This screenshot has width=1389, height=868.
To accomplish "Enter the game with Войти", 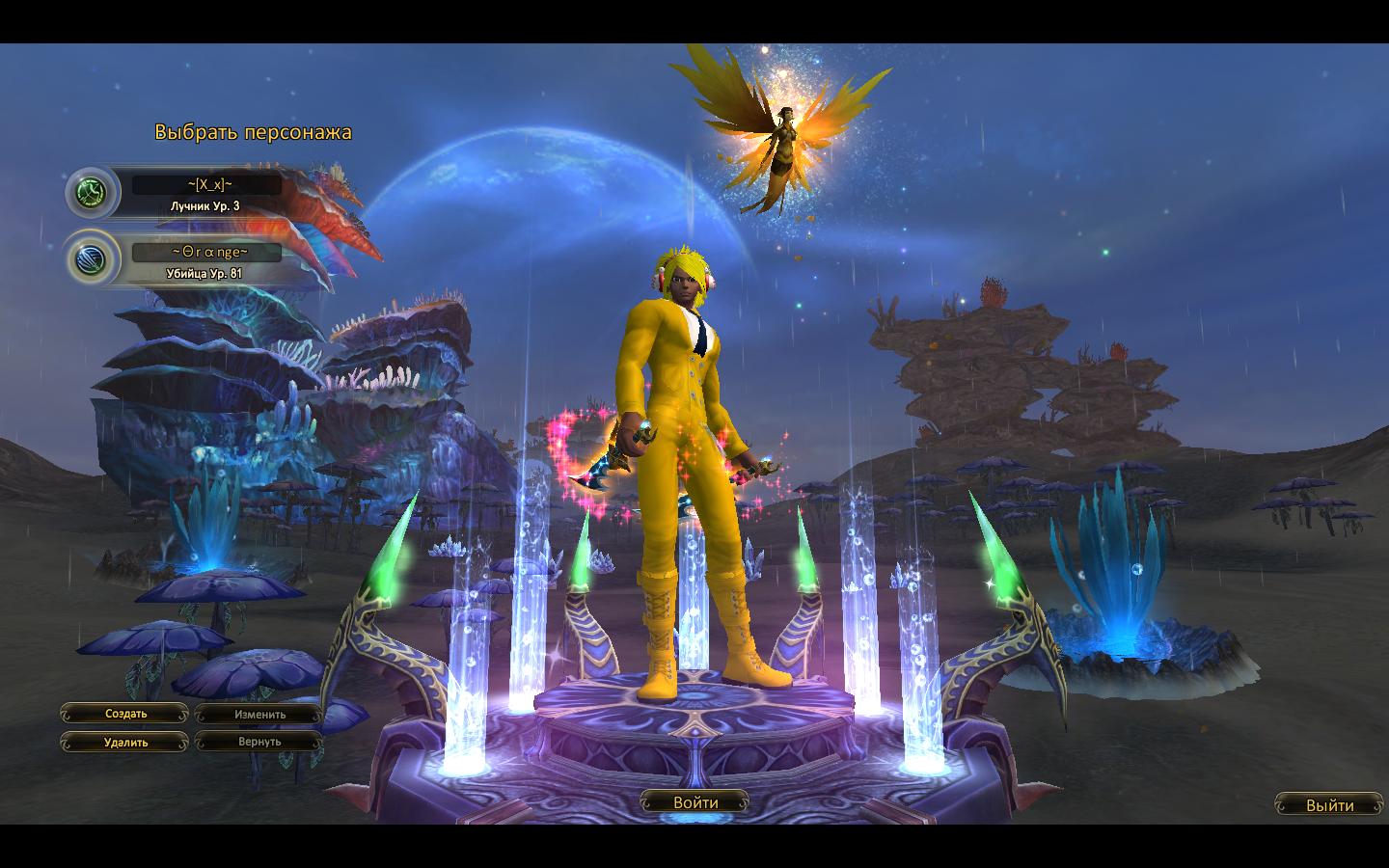I will point(695,802).
